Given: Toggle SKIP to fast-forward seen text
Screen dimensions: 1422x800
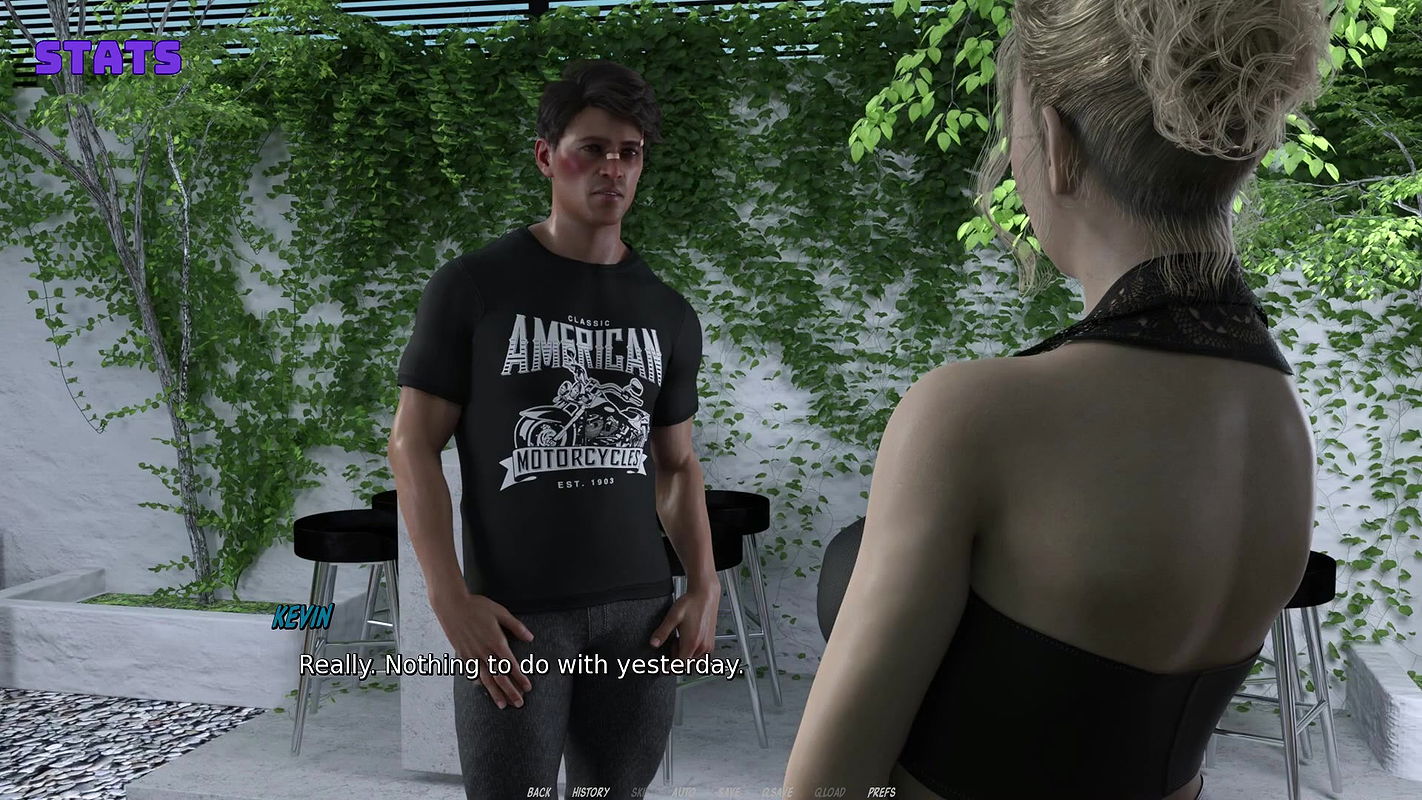Looking at the screenshot, I should pos(640,792).
